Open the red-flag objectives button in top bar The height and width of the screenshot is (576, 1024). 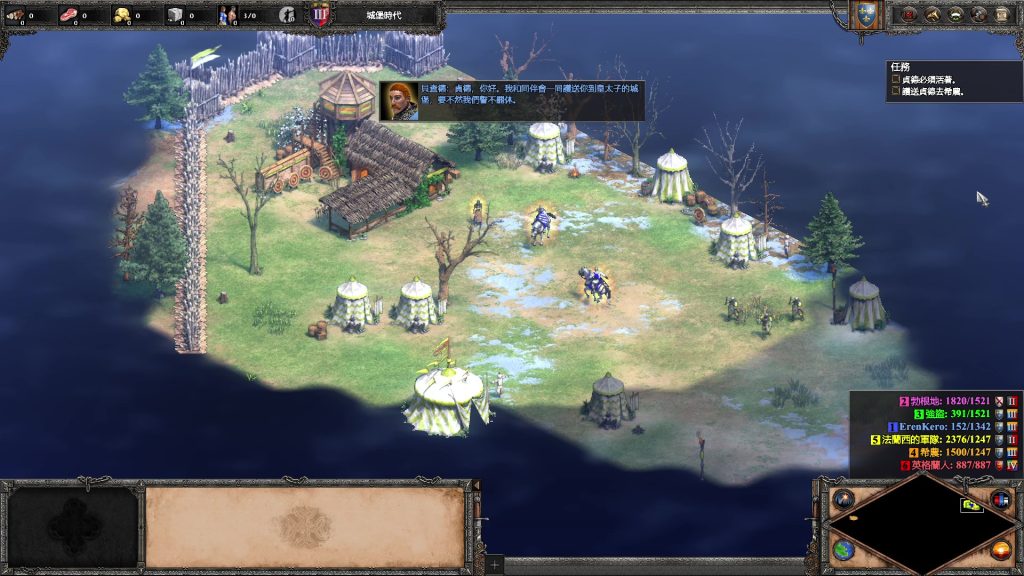[910, 14]
